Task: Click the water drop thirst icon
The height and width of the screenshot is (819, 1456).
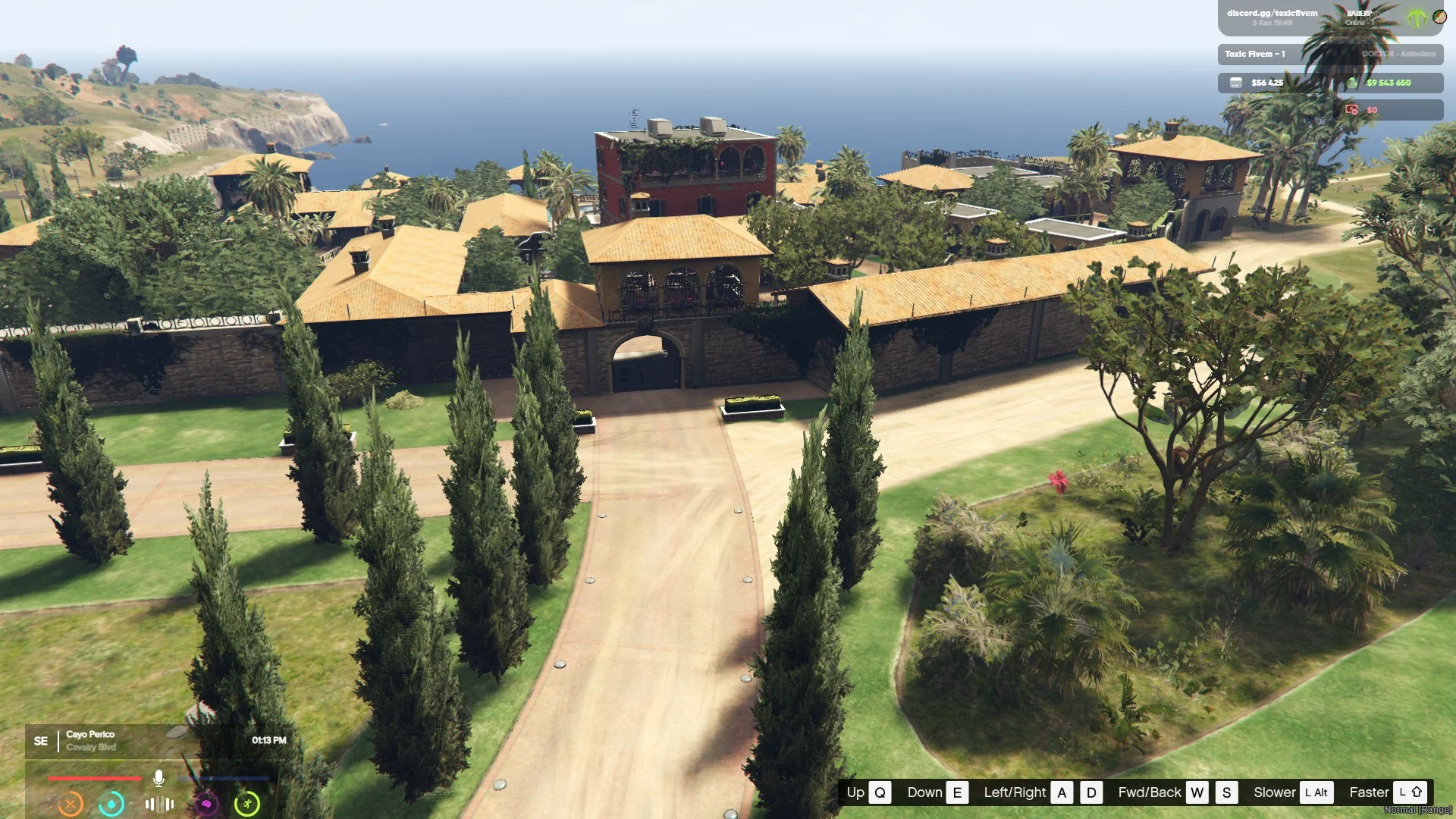Action: click(x=111, y=803)
